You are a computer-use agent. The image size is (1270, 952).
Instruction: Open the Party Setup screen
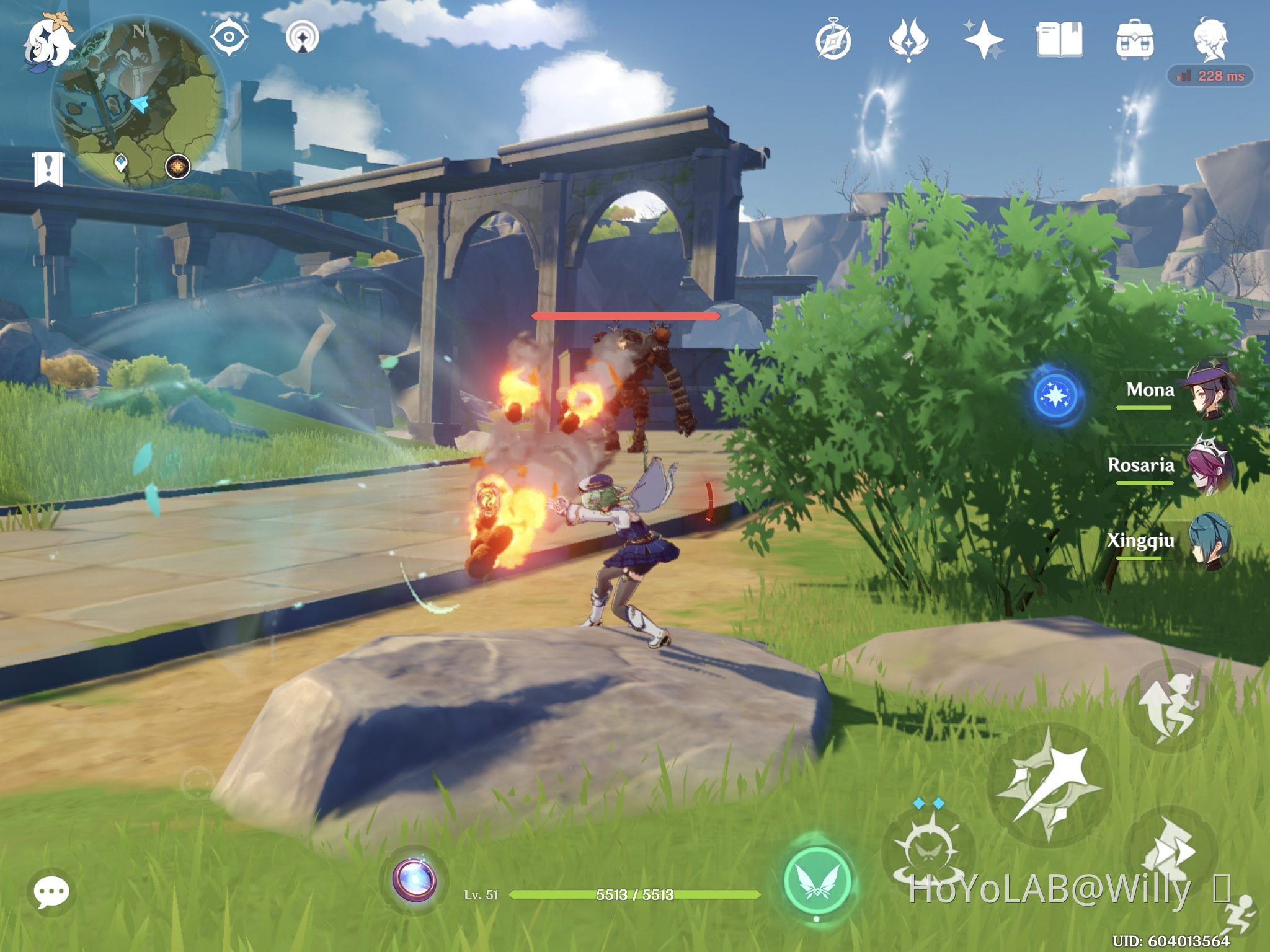[x=1212, y=38]
